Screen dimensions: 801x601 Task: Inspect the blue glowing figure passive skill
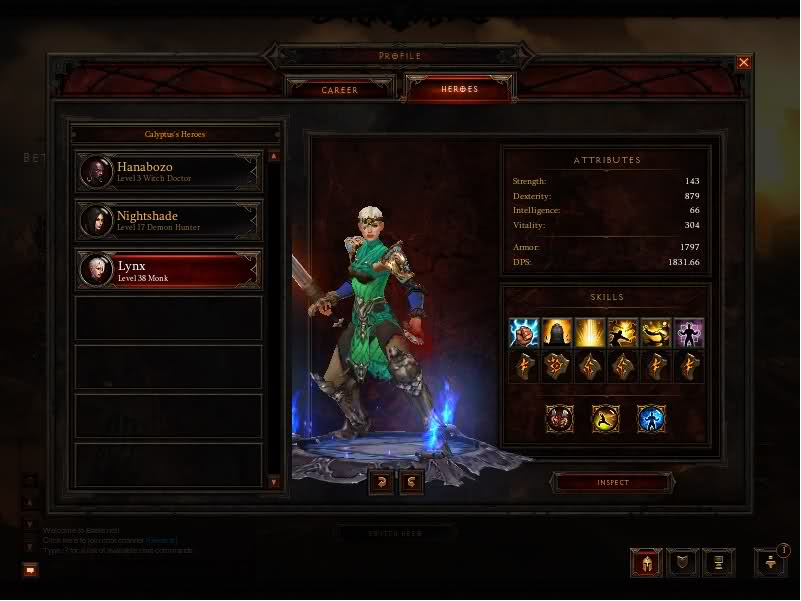click(x=652, y=418)
